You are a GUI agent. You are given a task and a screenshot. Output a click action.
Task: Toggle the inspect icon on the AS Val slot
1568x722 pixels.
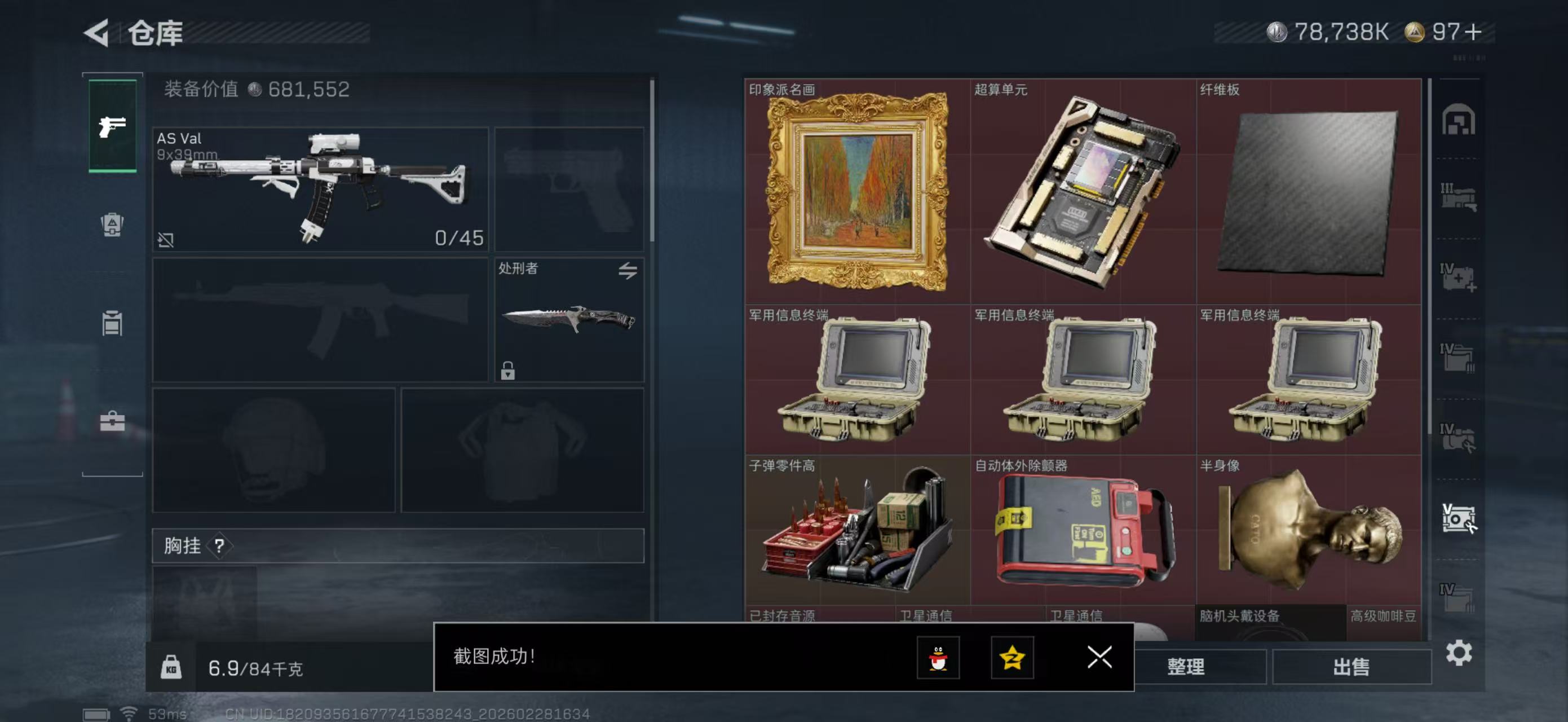point(166,239)
